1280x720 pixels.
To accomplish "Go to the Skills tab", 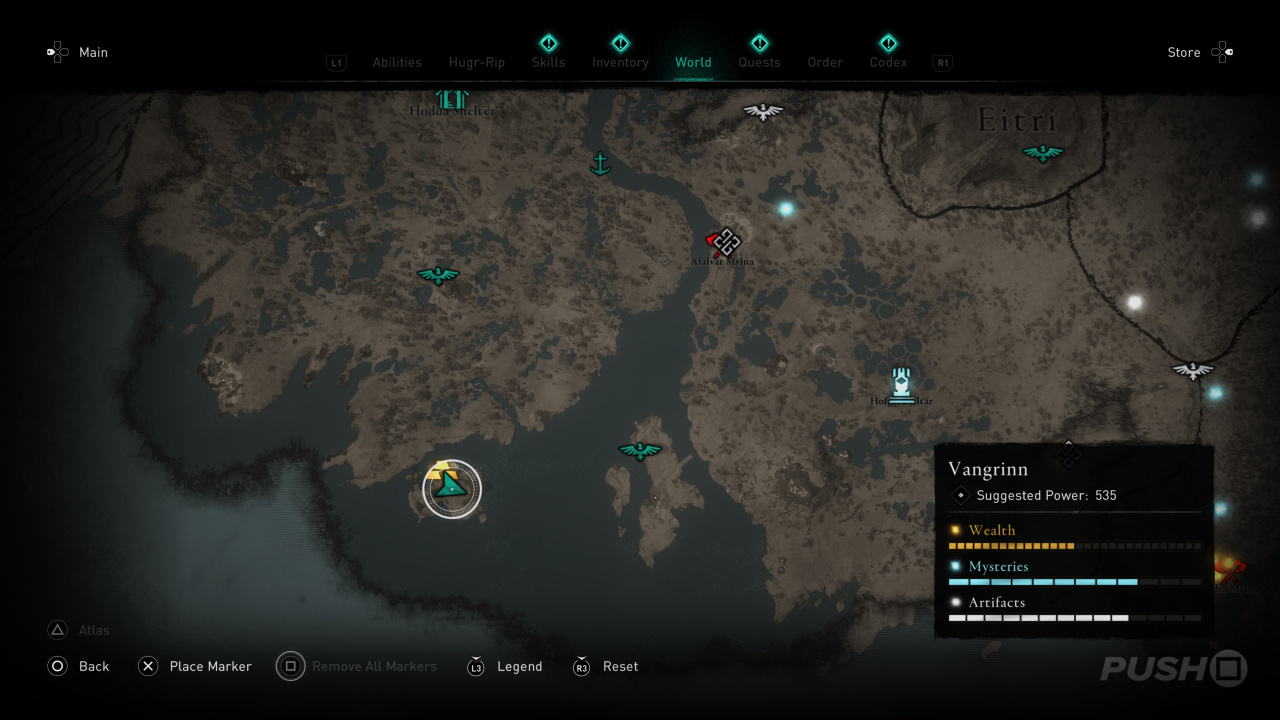I will click(x=548, y=62).
